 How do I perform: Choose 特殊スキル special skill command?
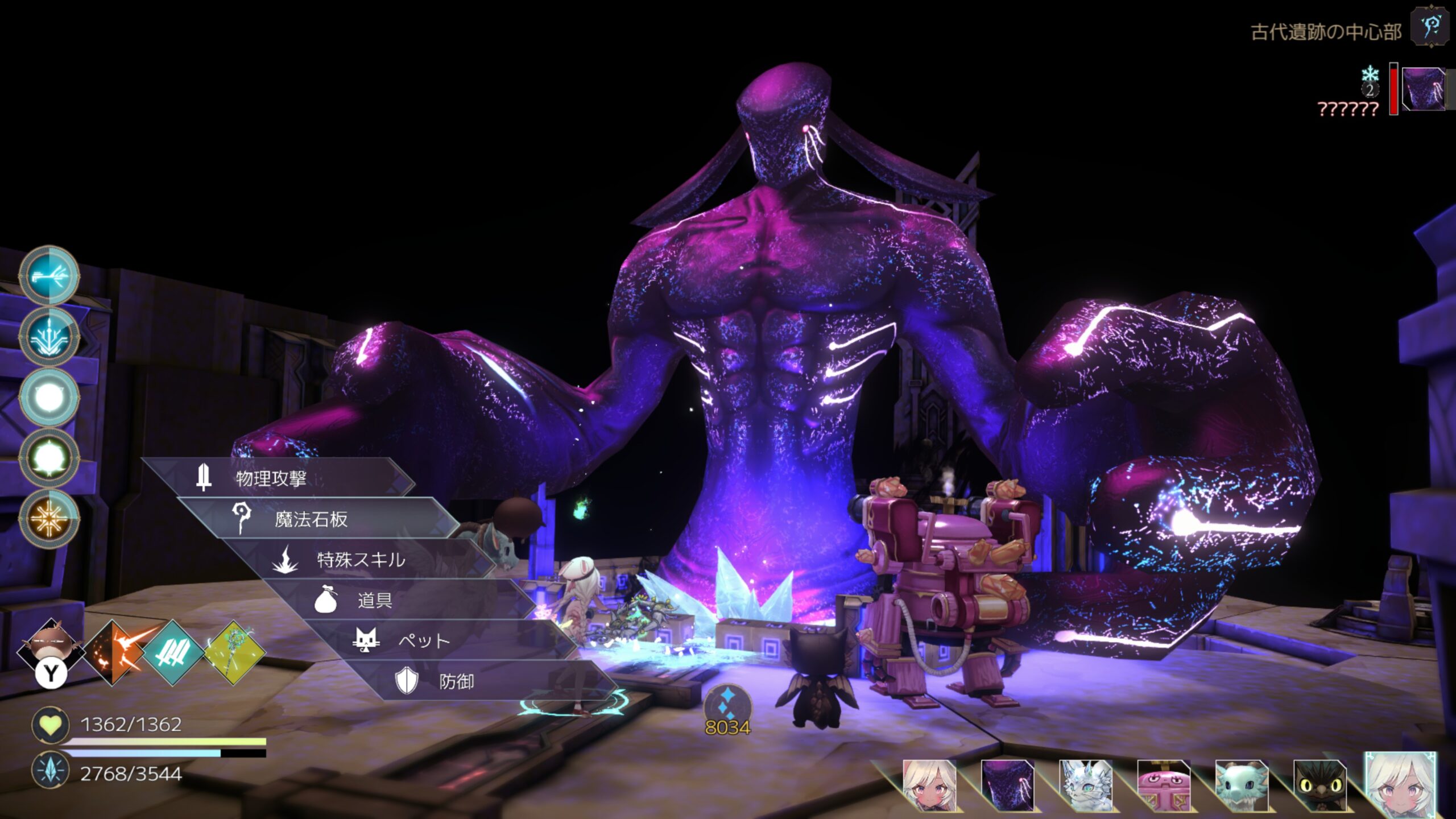(361, 560)
